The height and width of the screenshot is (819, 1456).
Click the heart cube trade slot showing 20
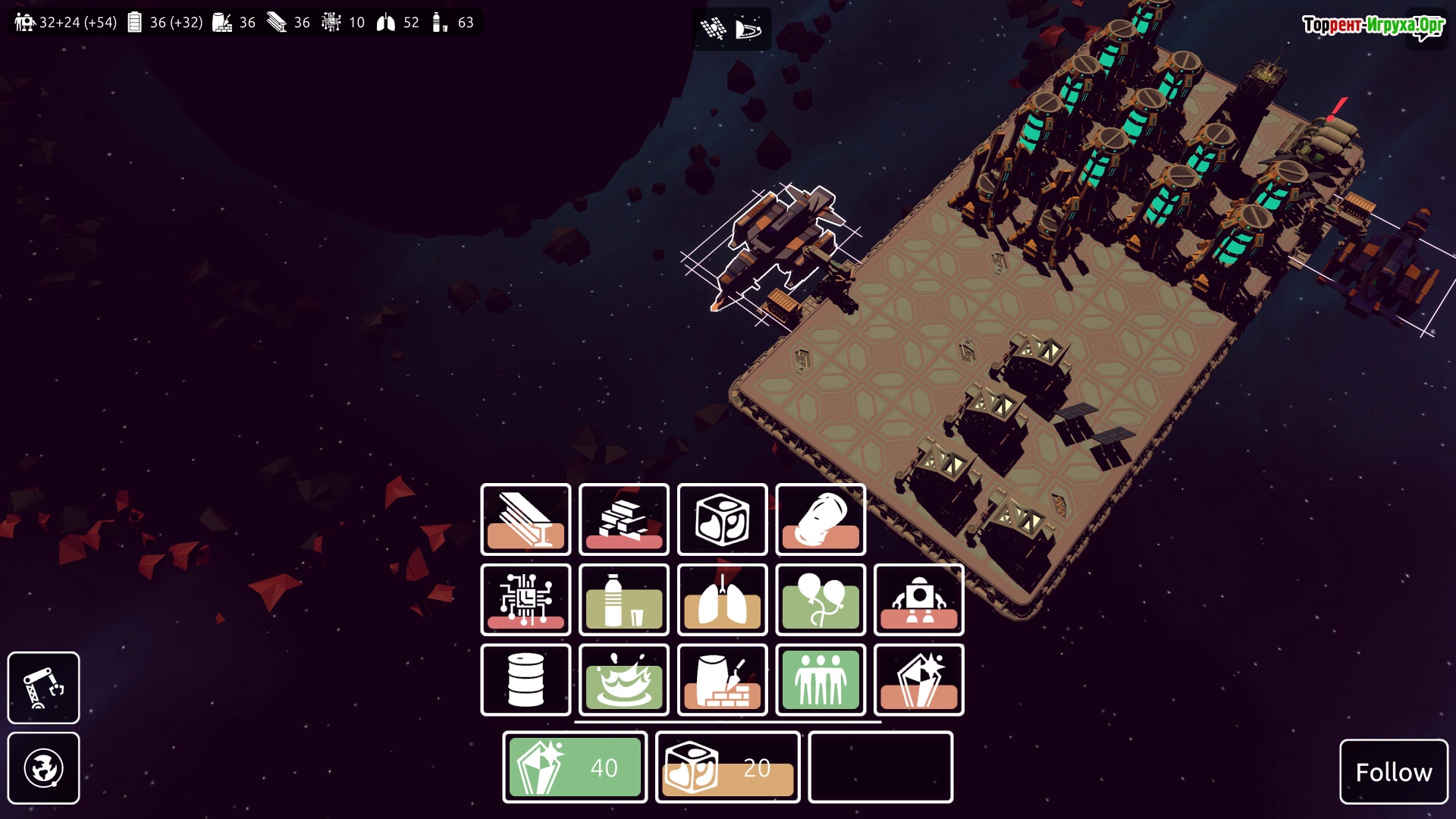point(728,767)
